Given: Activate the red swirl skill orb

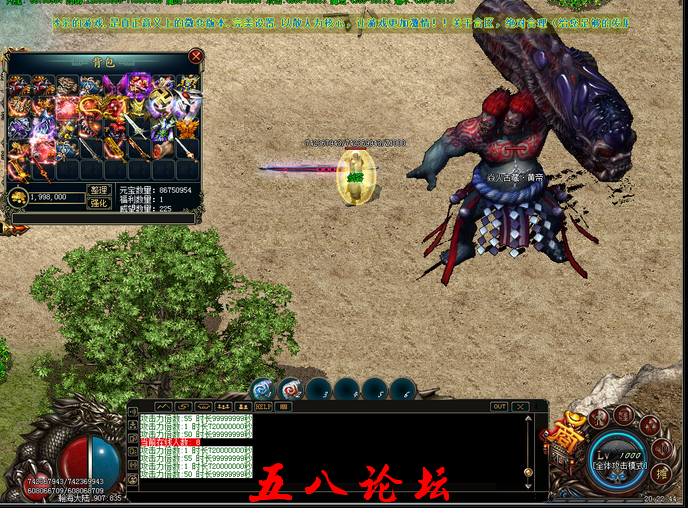Looking at the screenshot, I should (290, 388).
